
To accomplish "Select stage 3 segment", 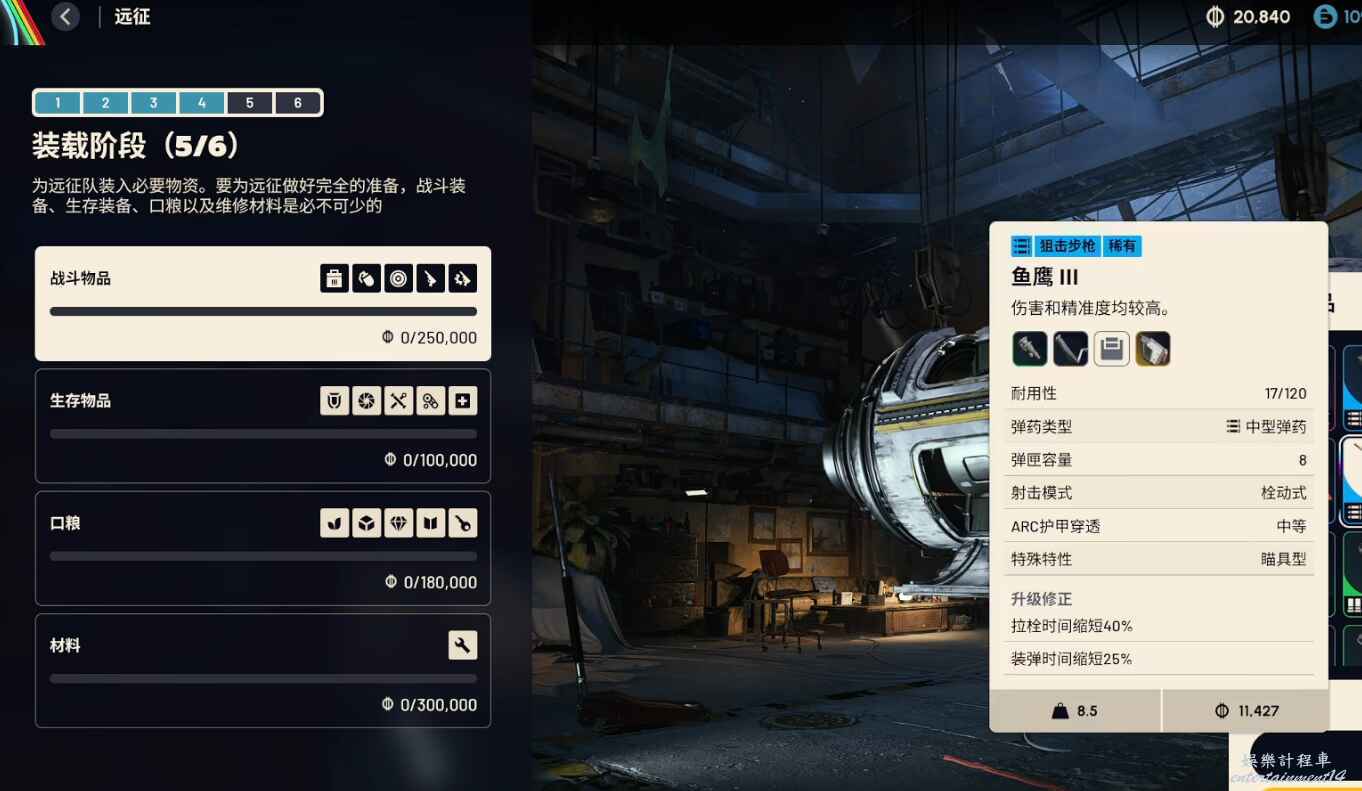I will (153, 103).
